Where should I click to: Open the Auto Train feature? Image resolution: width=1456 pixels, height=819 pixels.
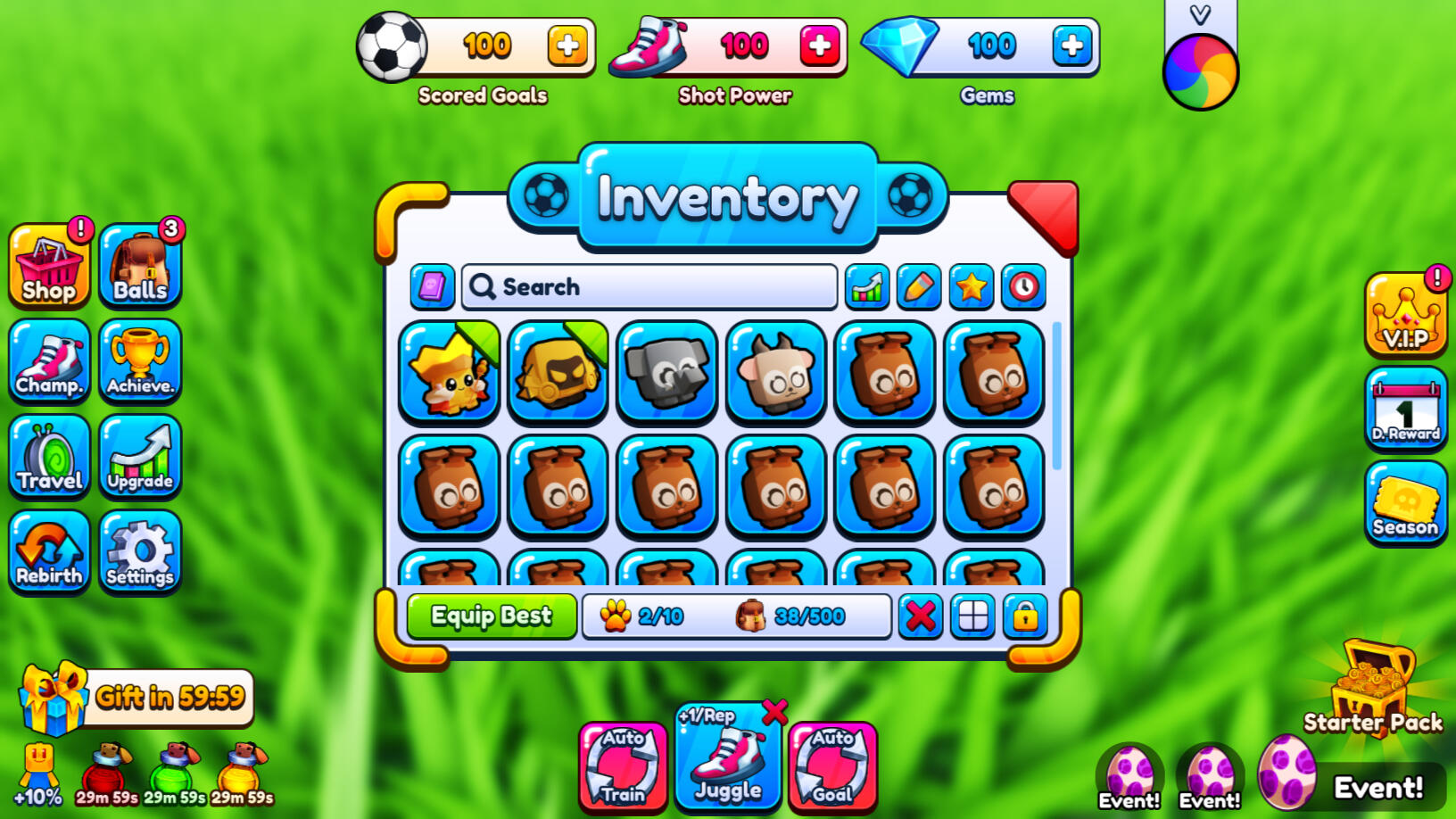623,765
